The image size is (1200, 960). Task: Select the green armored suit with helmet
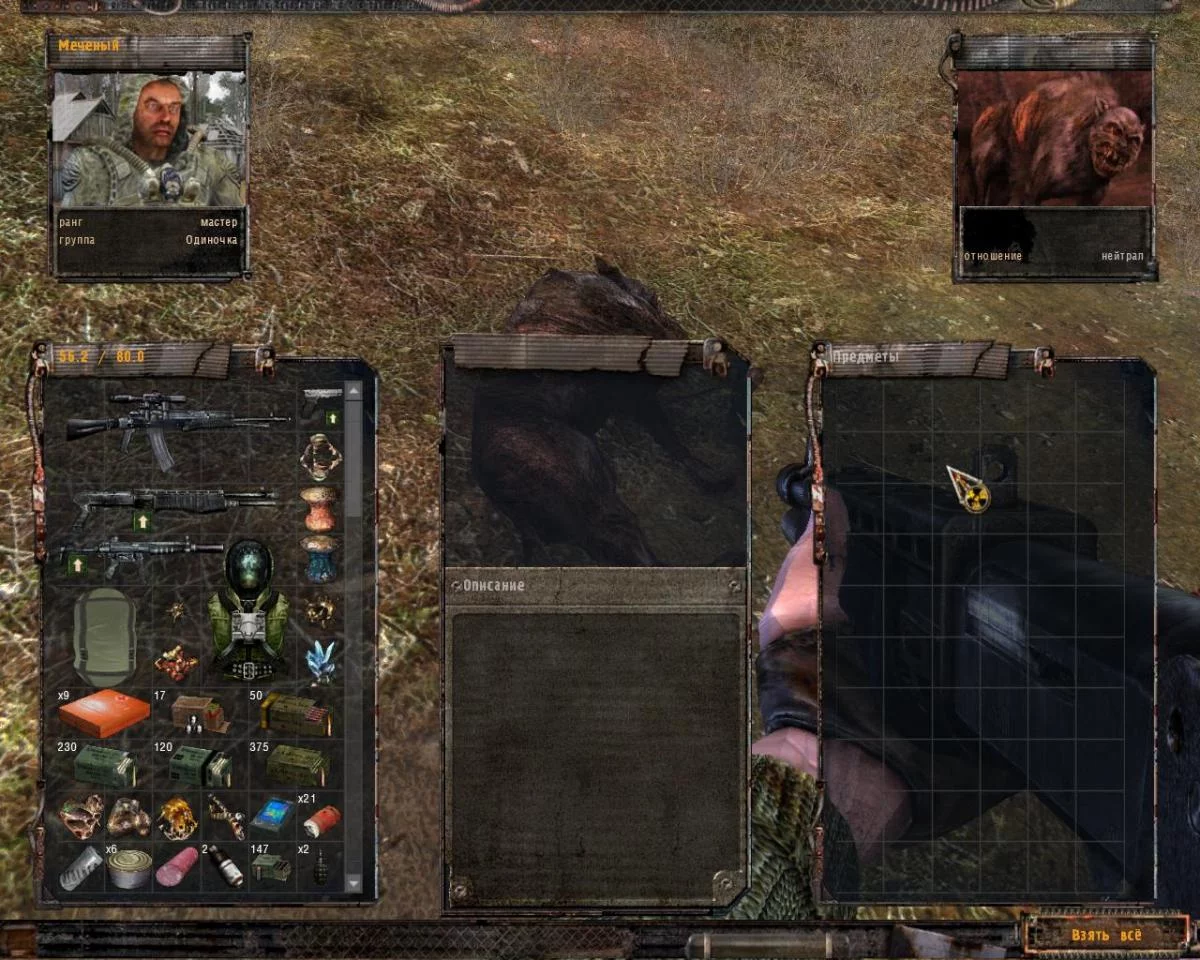(248, 610)
